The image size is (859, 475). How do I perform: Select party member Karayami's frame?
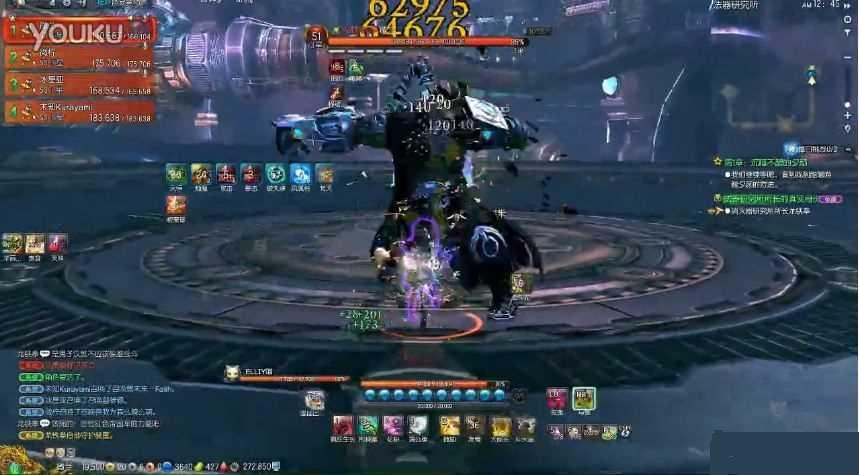coord(80,113)
